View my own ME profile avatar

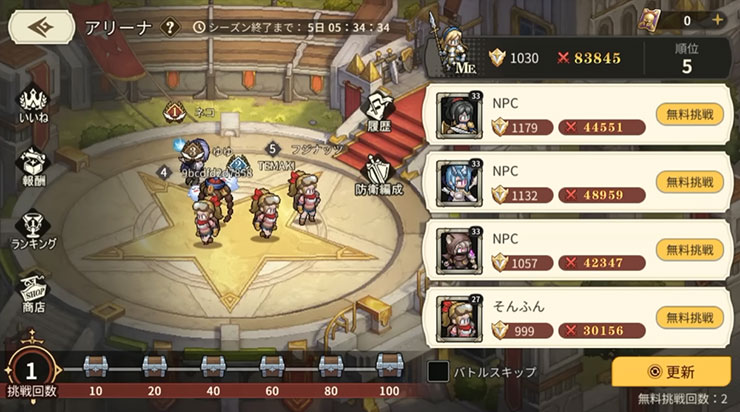[x=460, y=50]
